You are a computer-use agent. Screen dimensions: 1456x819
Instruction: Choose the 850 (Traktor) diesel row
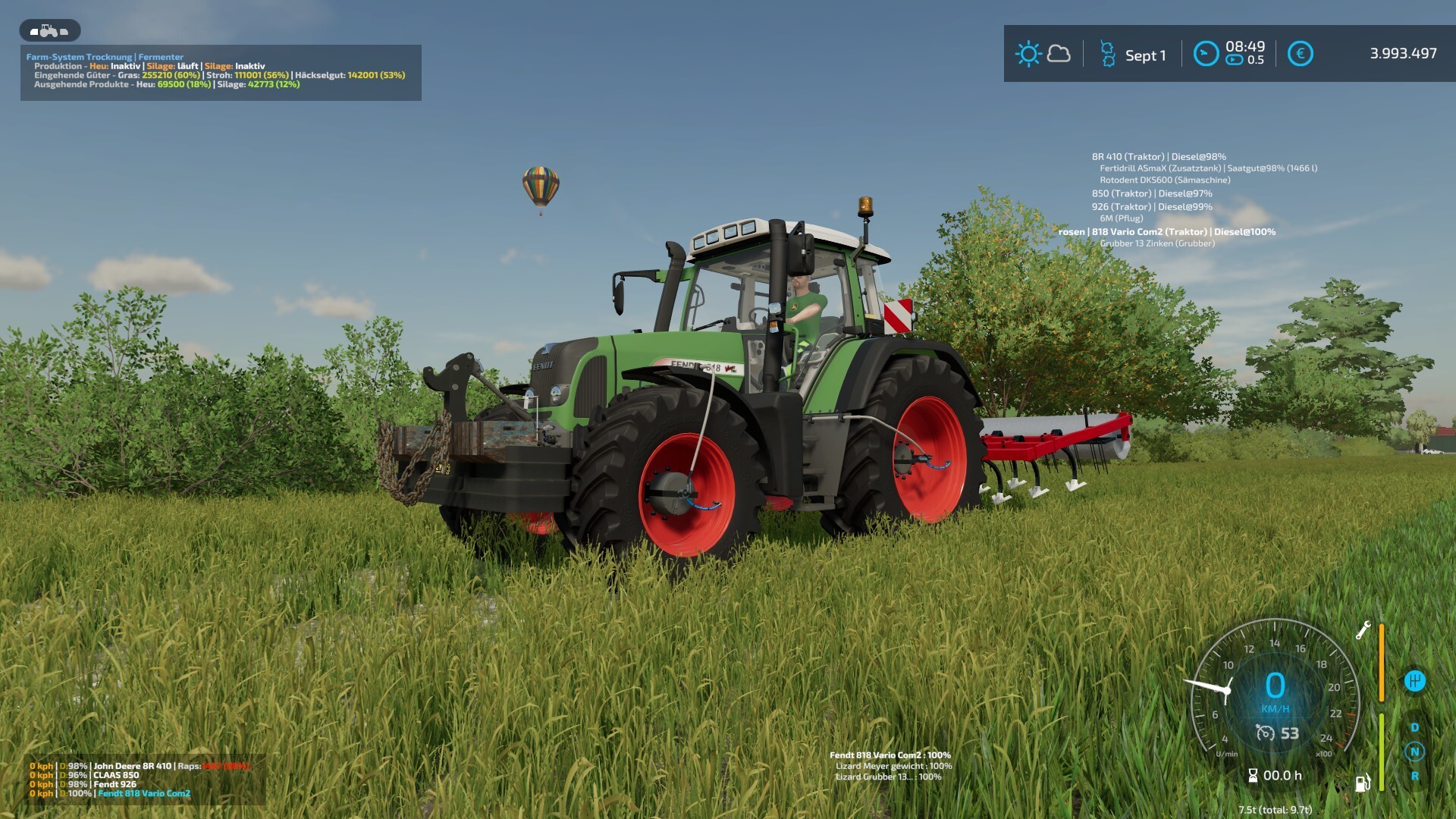(x=1151, y=193)
